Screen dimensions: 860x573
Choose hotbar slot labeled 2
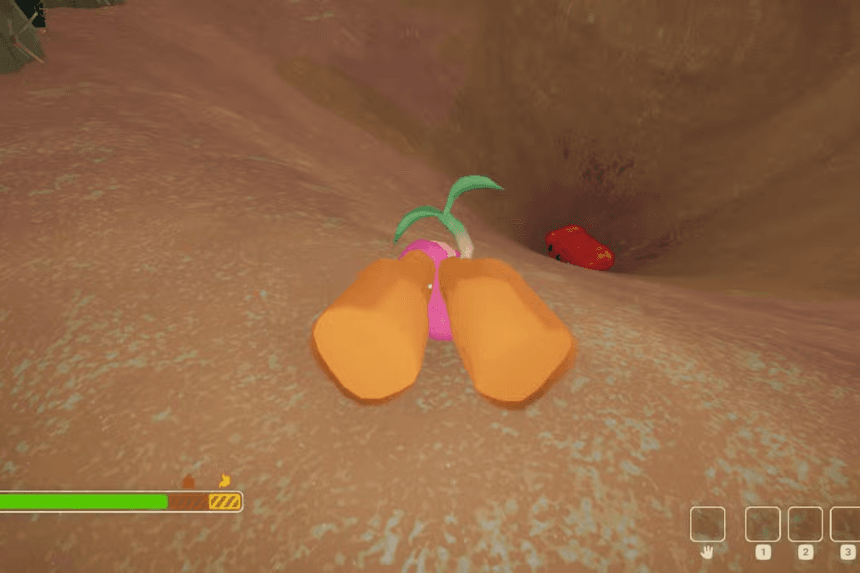[805, 524]
